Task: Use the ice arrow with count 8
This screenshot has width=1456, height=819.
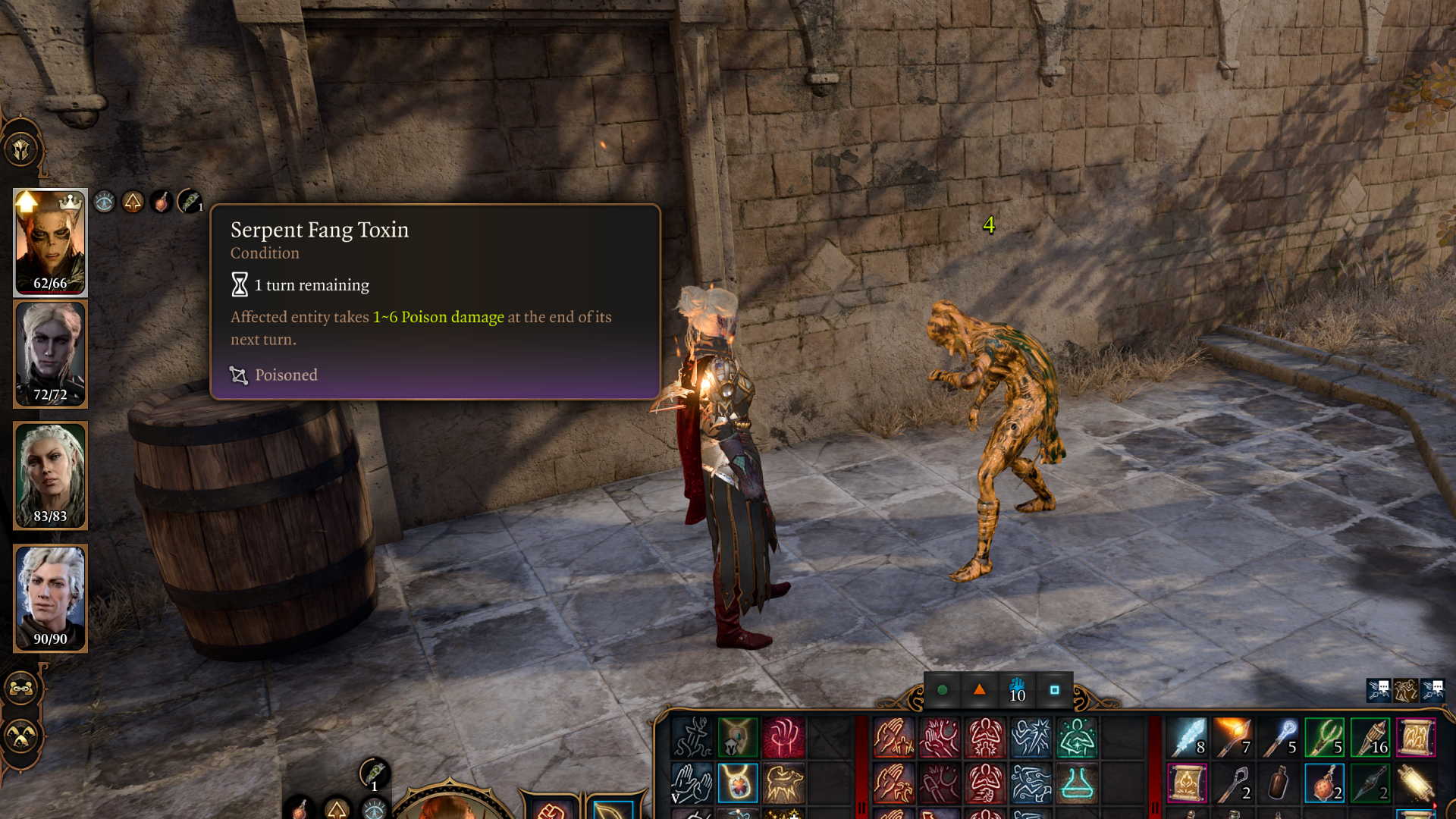Action: click(x=1188, y=738)
